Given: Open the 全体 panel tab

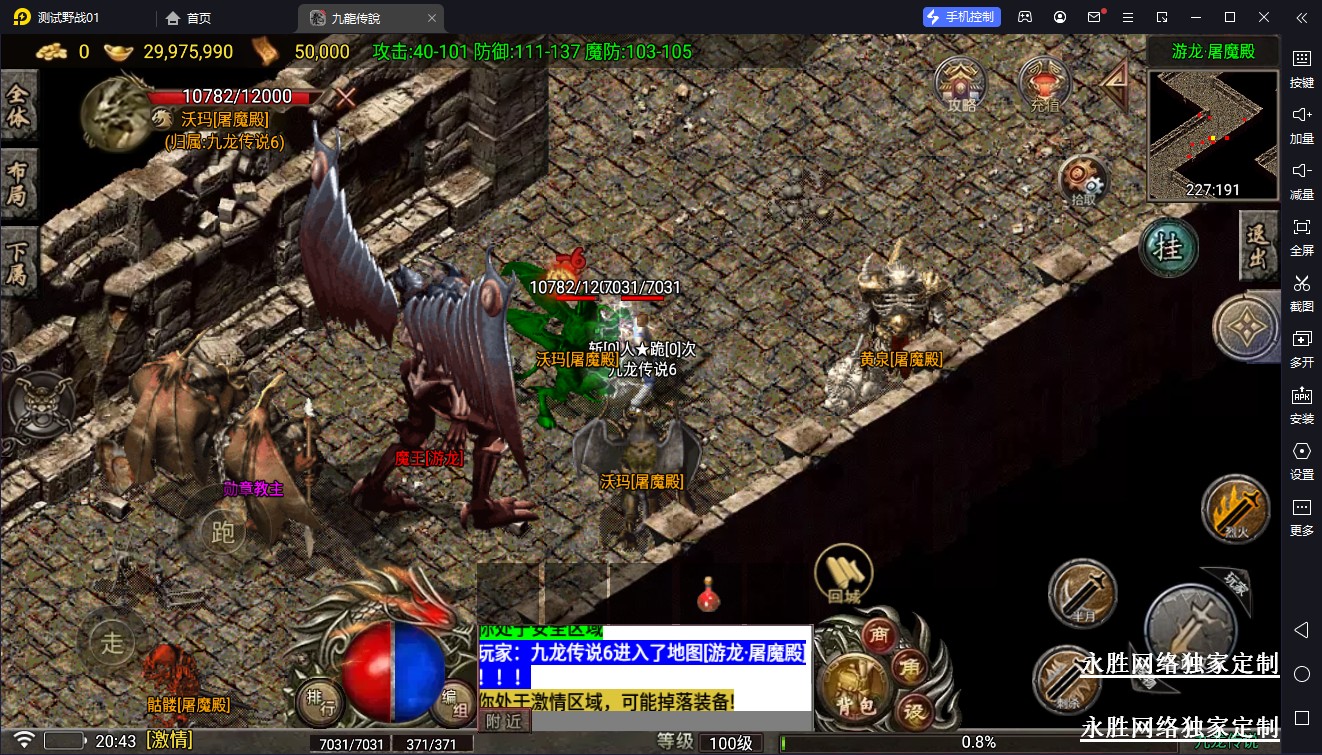Looking at the screenshot, I should pyautogui.click(x=18, y=107).
